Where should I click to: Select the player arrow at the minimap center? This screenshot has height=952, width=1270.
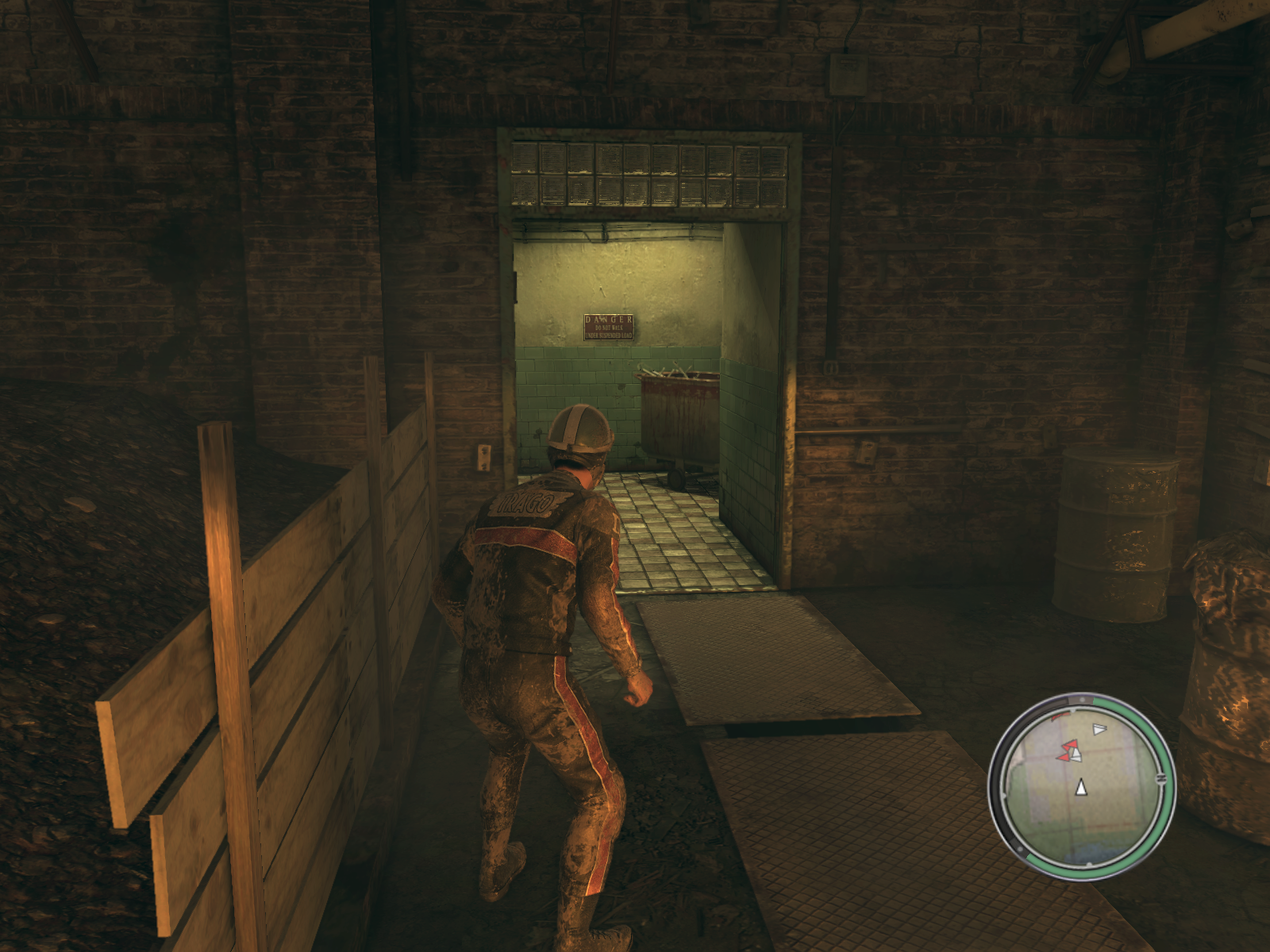(1080, 788)
